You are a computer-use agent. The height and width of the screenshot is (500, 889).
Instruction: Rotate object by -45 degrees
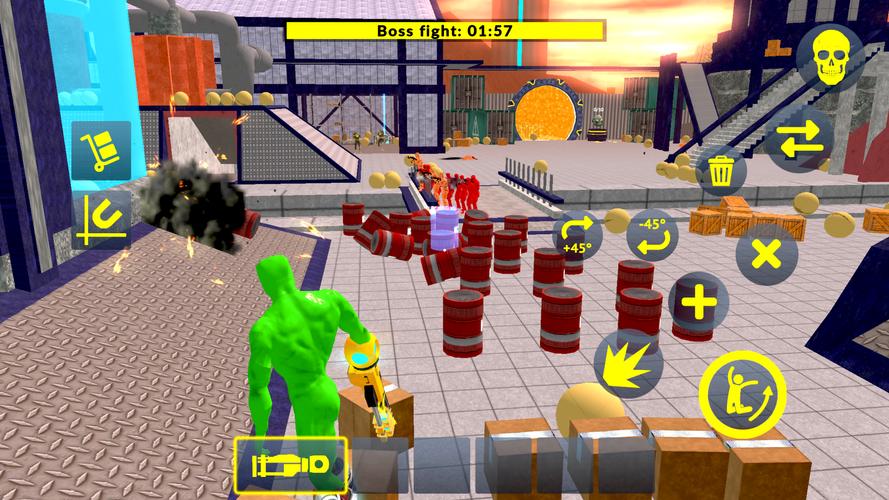(653, 235)
